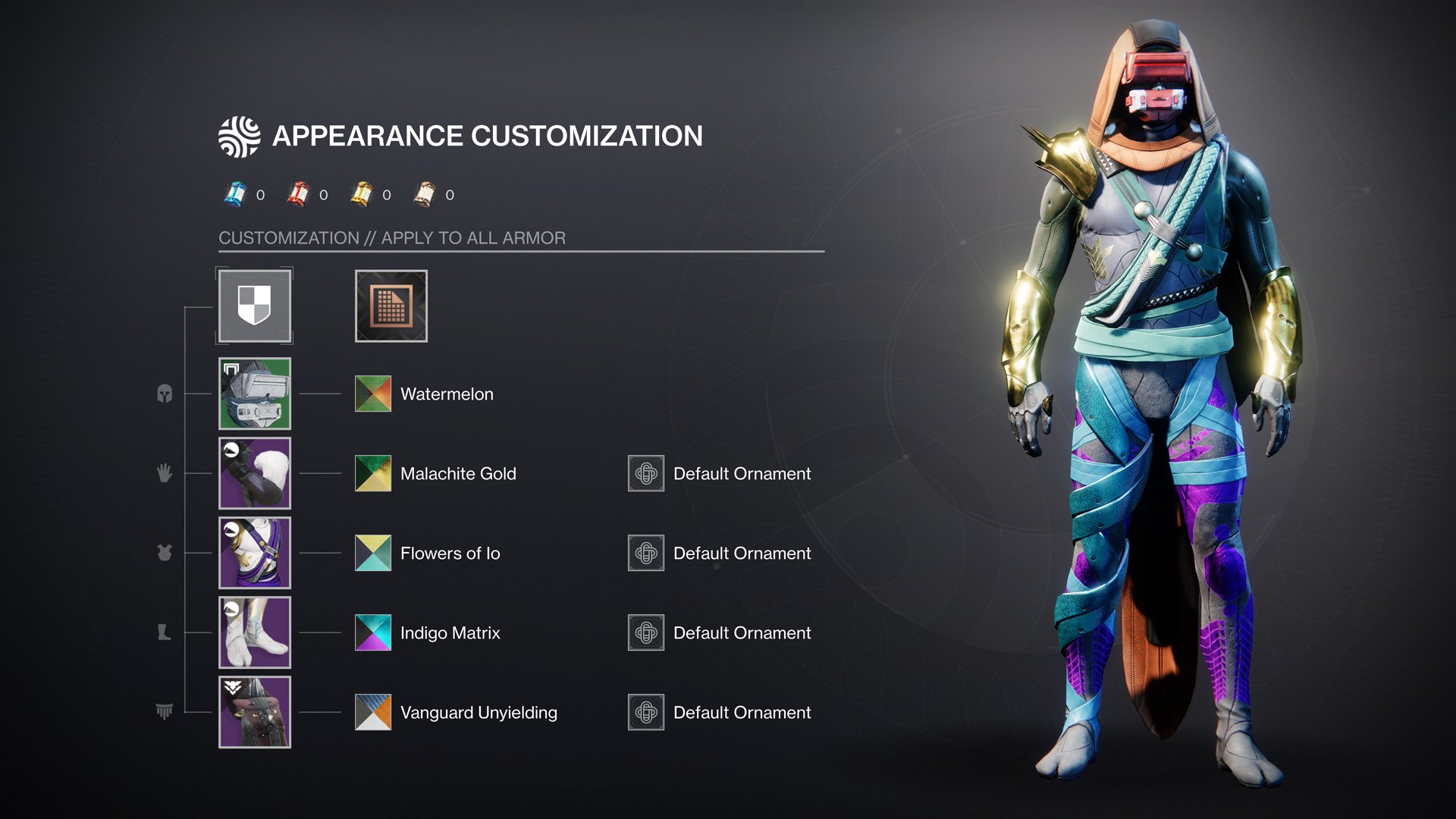Screen dimensions: 1456x819
Task: Open the Malachite Gold shader slot
Action: click(373, 473)
